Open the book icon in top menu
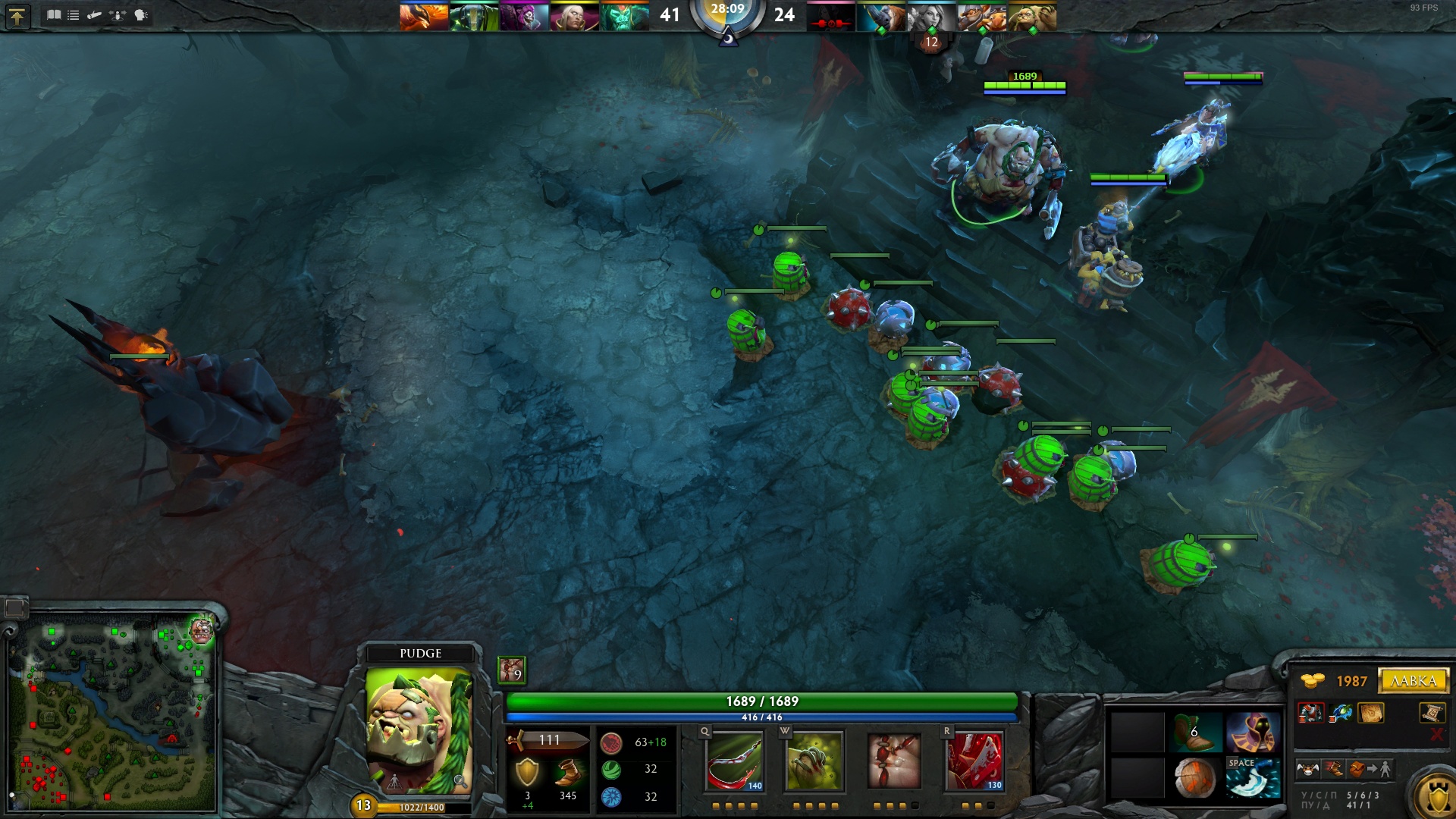Viewport: 1456px width, 819px height. (x=54, y=15)
